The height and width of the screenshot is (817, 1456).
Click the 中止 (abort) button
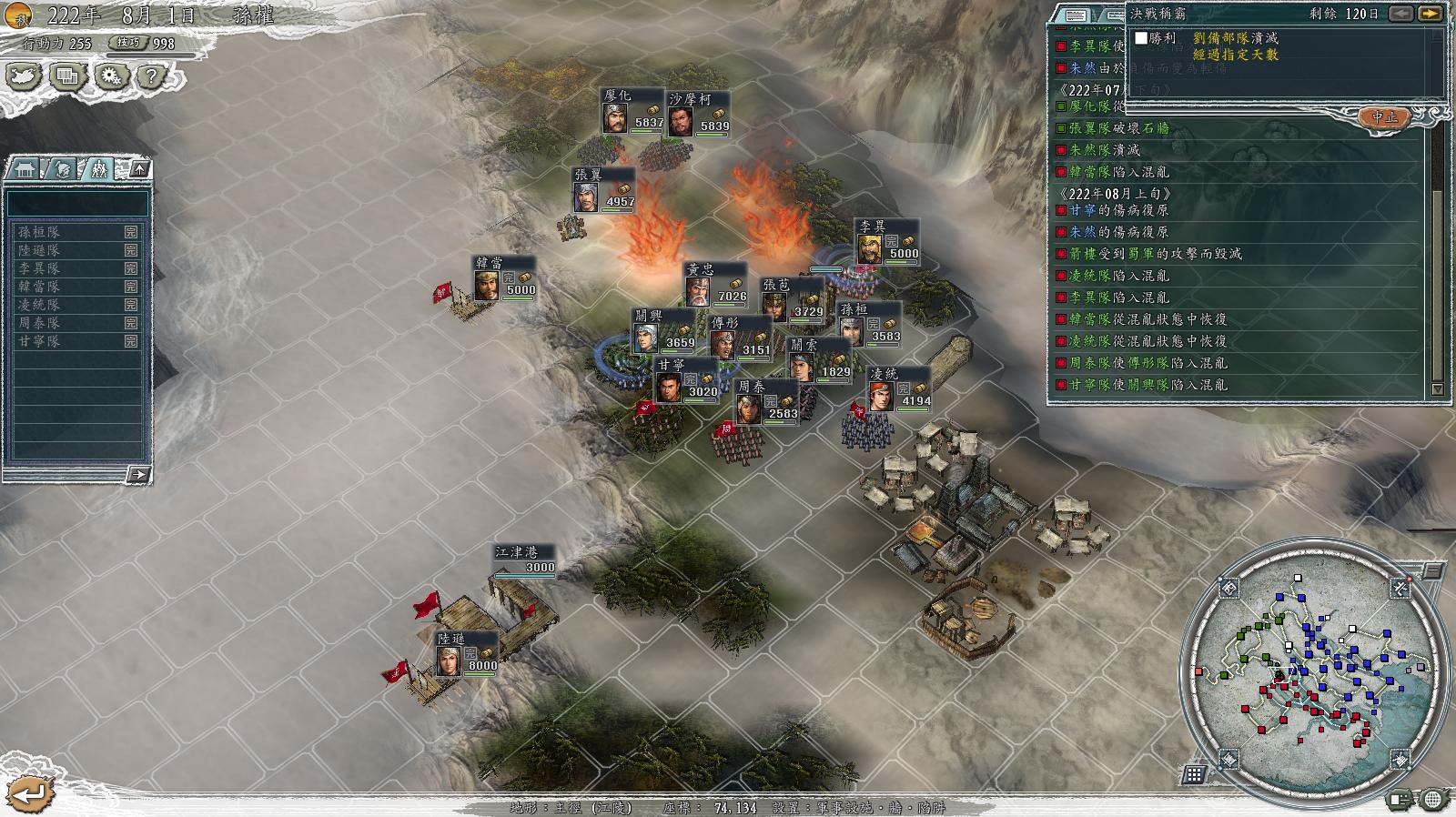coord(1384,117)
